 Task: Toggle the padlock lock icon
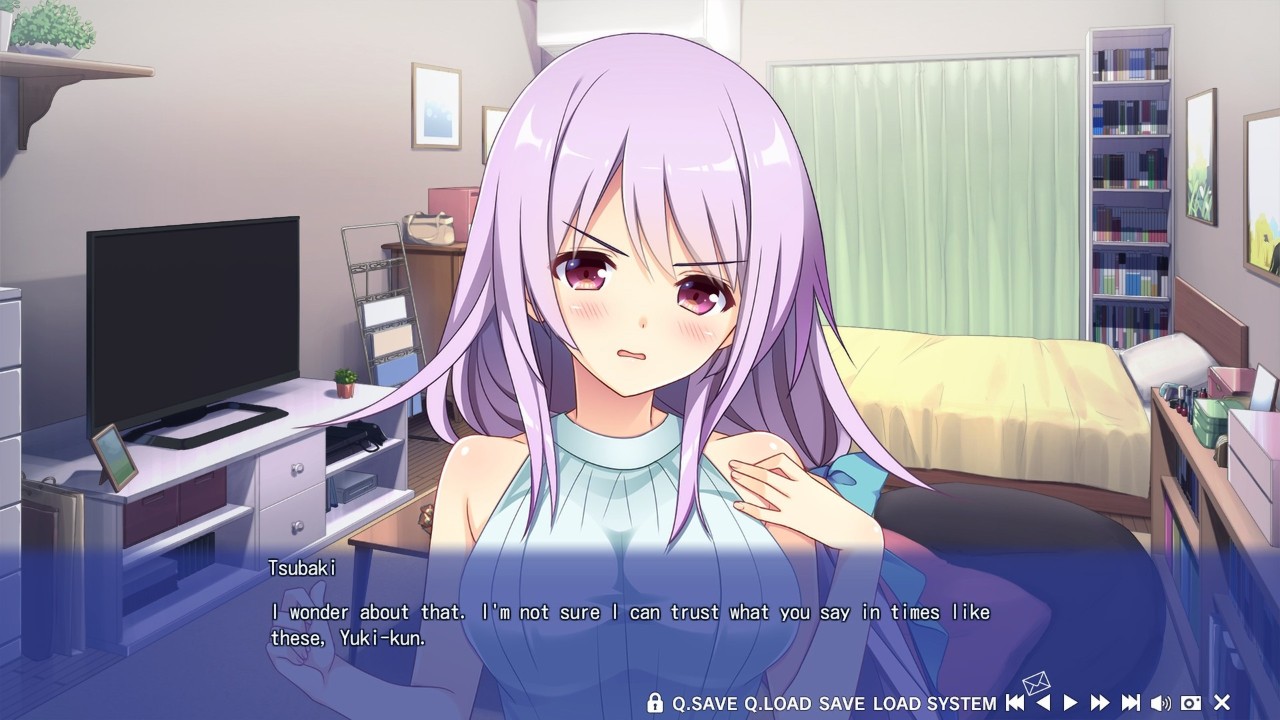click(x=655, y=703)
